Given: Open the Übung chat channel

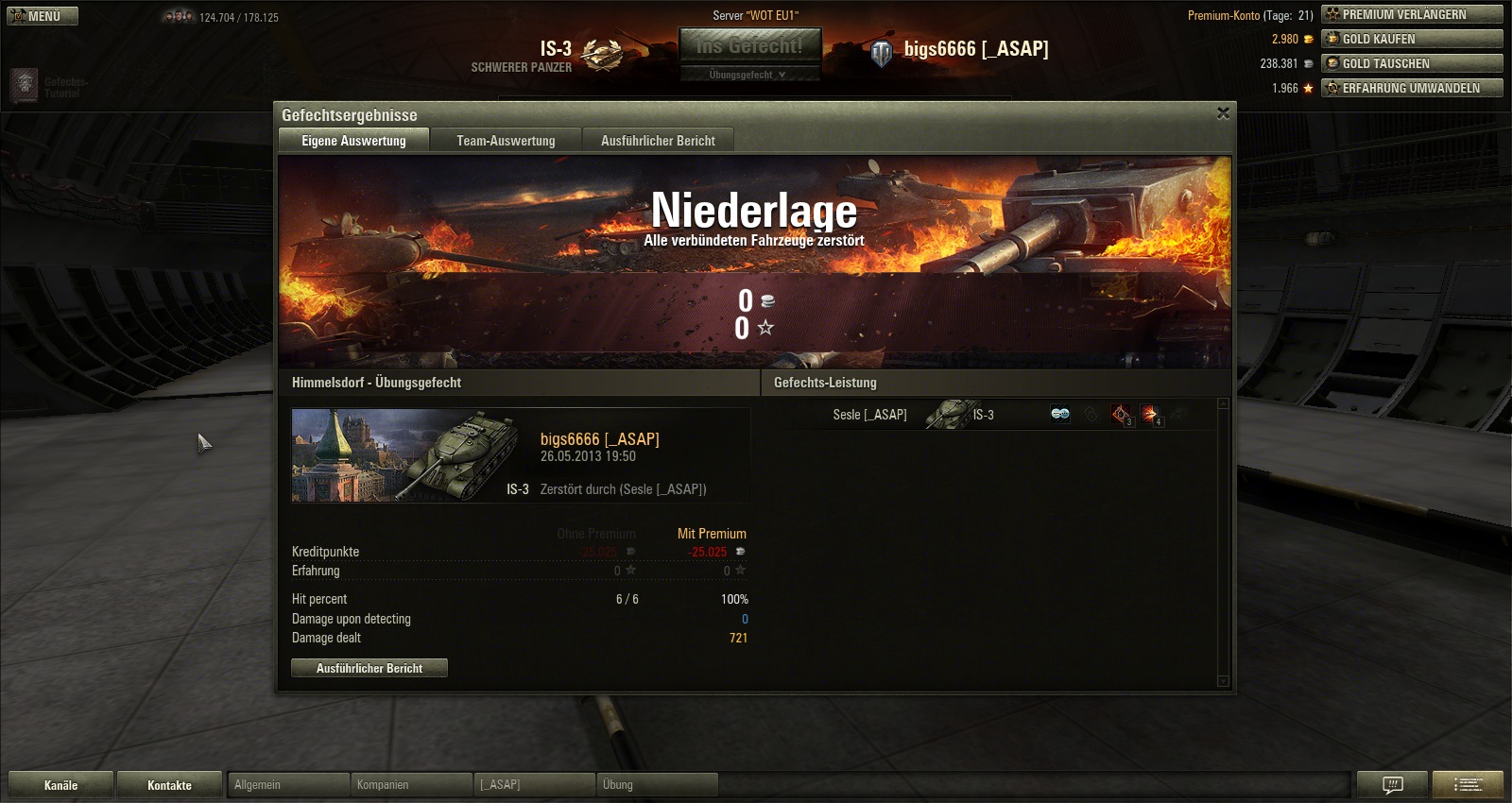Looking at the screenshot, I should coord(657,785).
